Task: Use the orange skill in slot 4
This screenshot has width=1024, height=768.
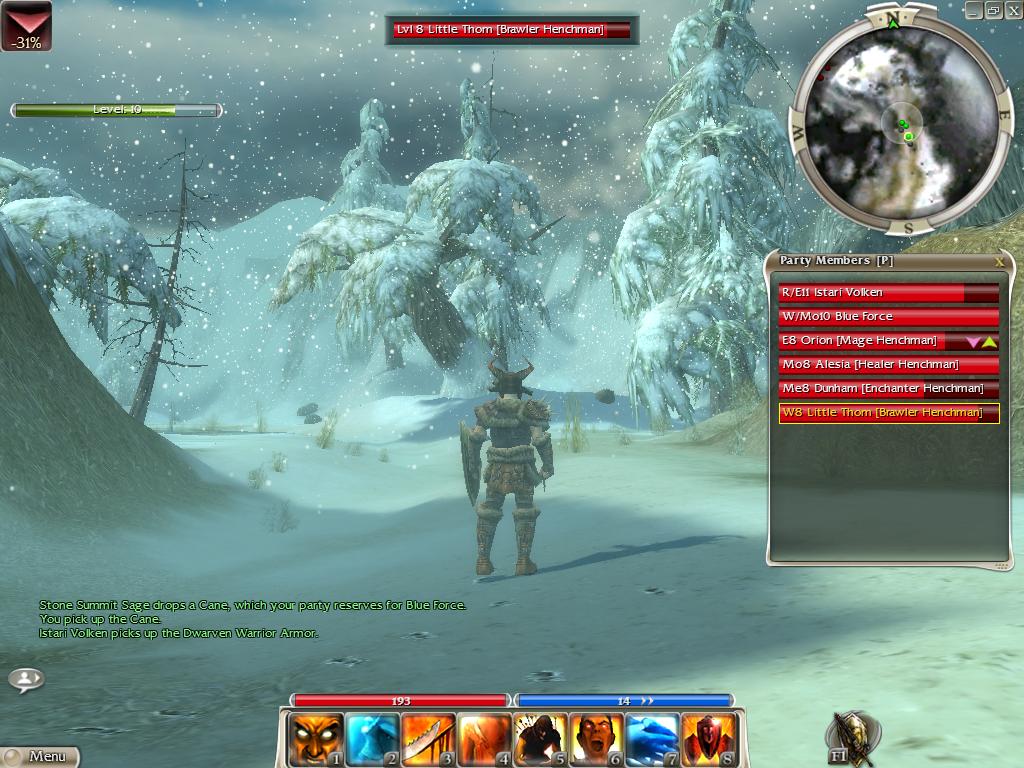Action: click(484, 739)
